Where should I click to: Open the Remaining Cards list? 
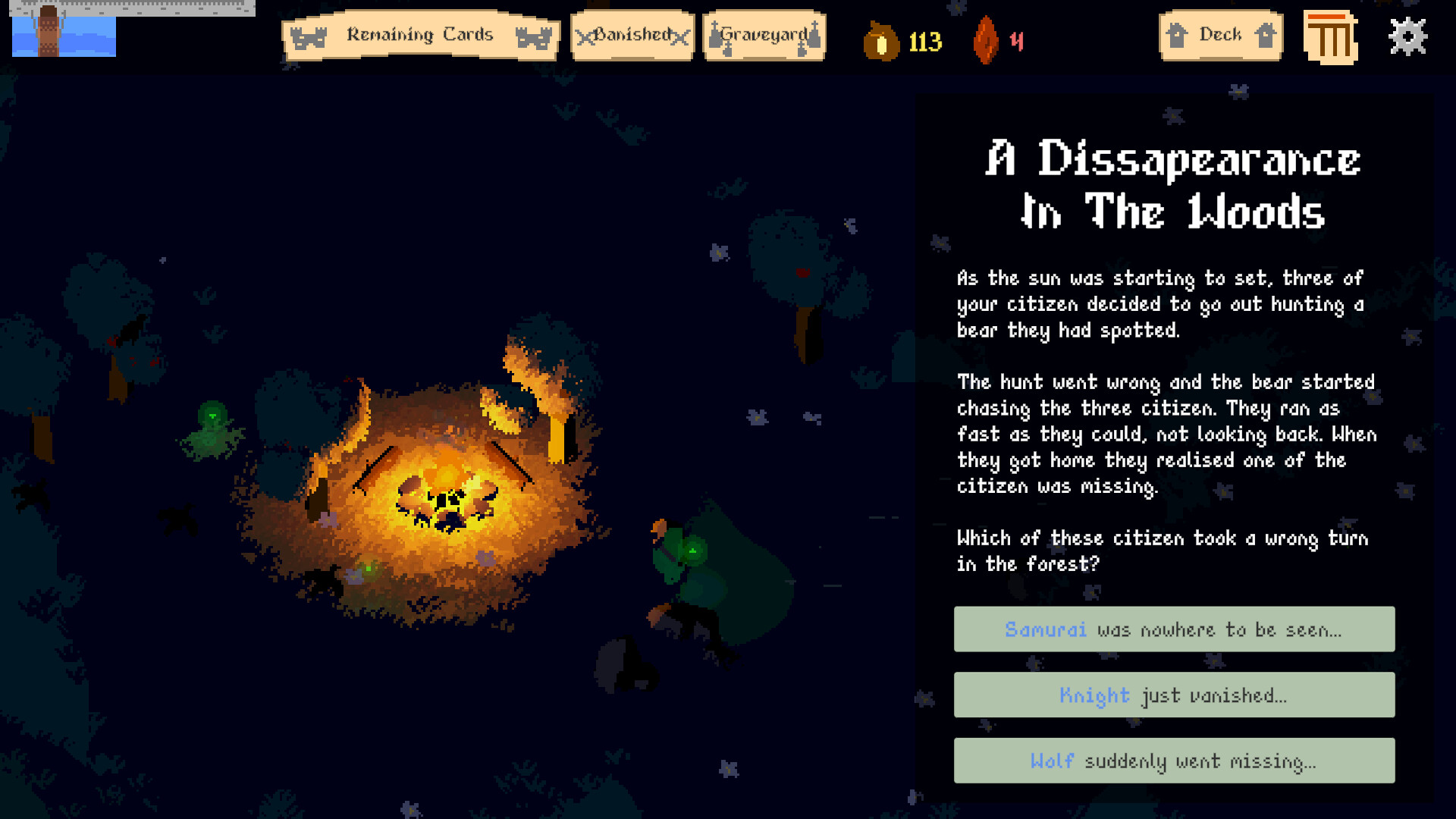coord(420,36)
